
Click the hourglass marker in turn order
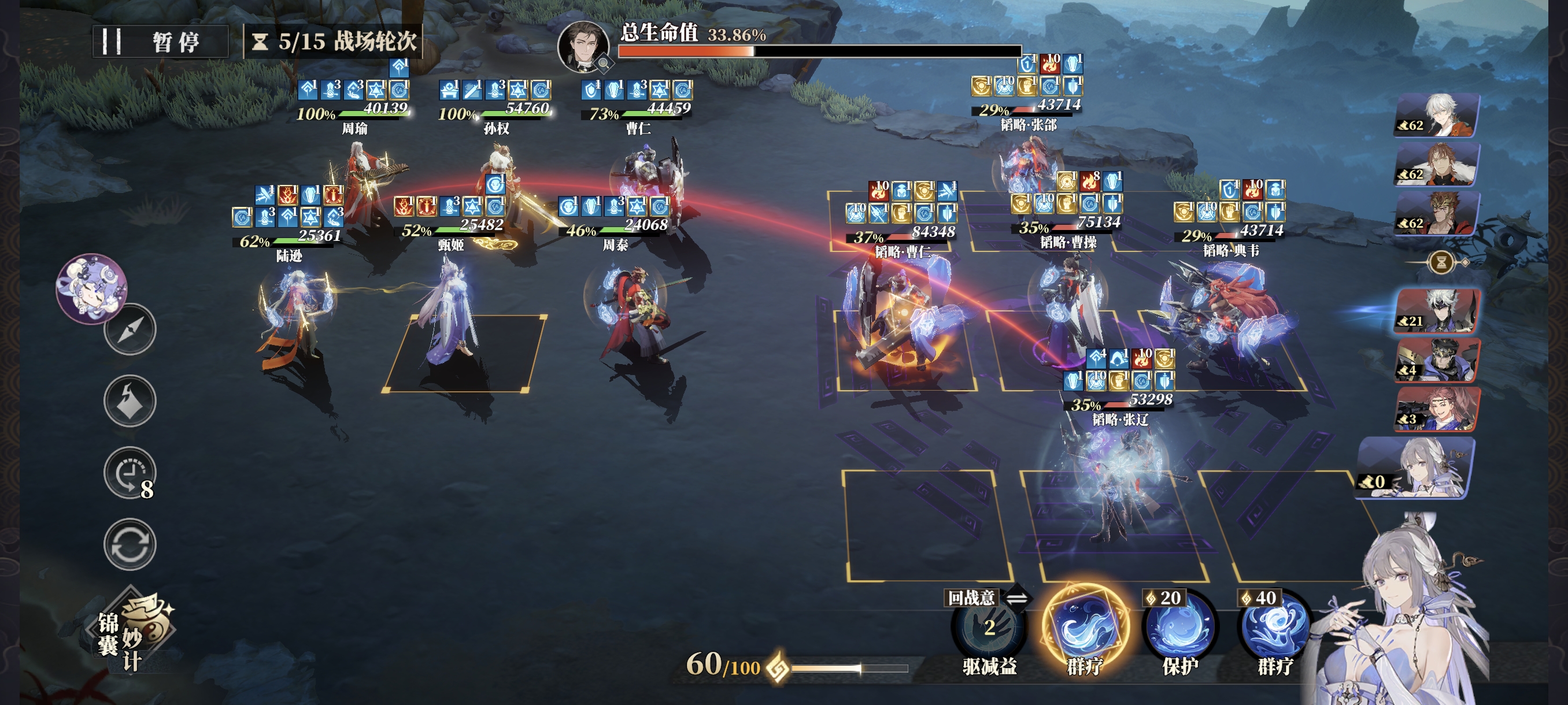pyautogui.click(x=1441, y=263)
